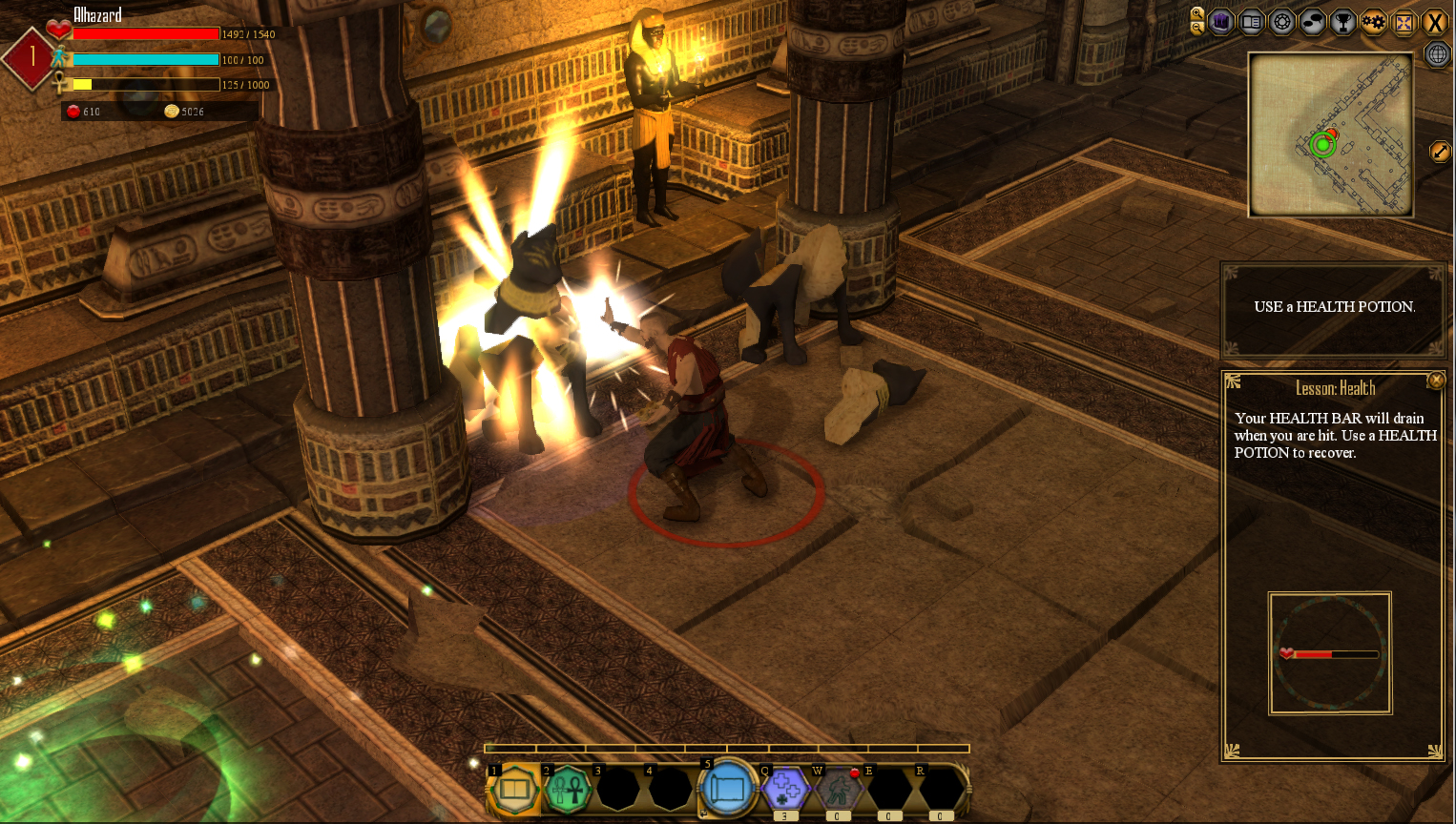The width and height of the screenshot is (1456, 824).
Task: Zoom in with the magnifier plus button
Action: click(x=1197, y=13)
